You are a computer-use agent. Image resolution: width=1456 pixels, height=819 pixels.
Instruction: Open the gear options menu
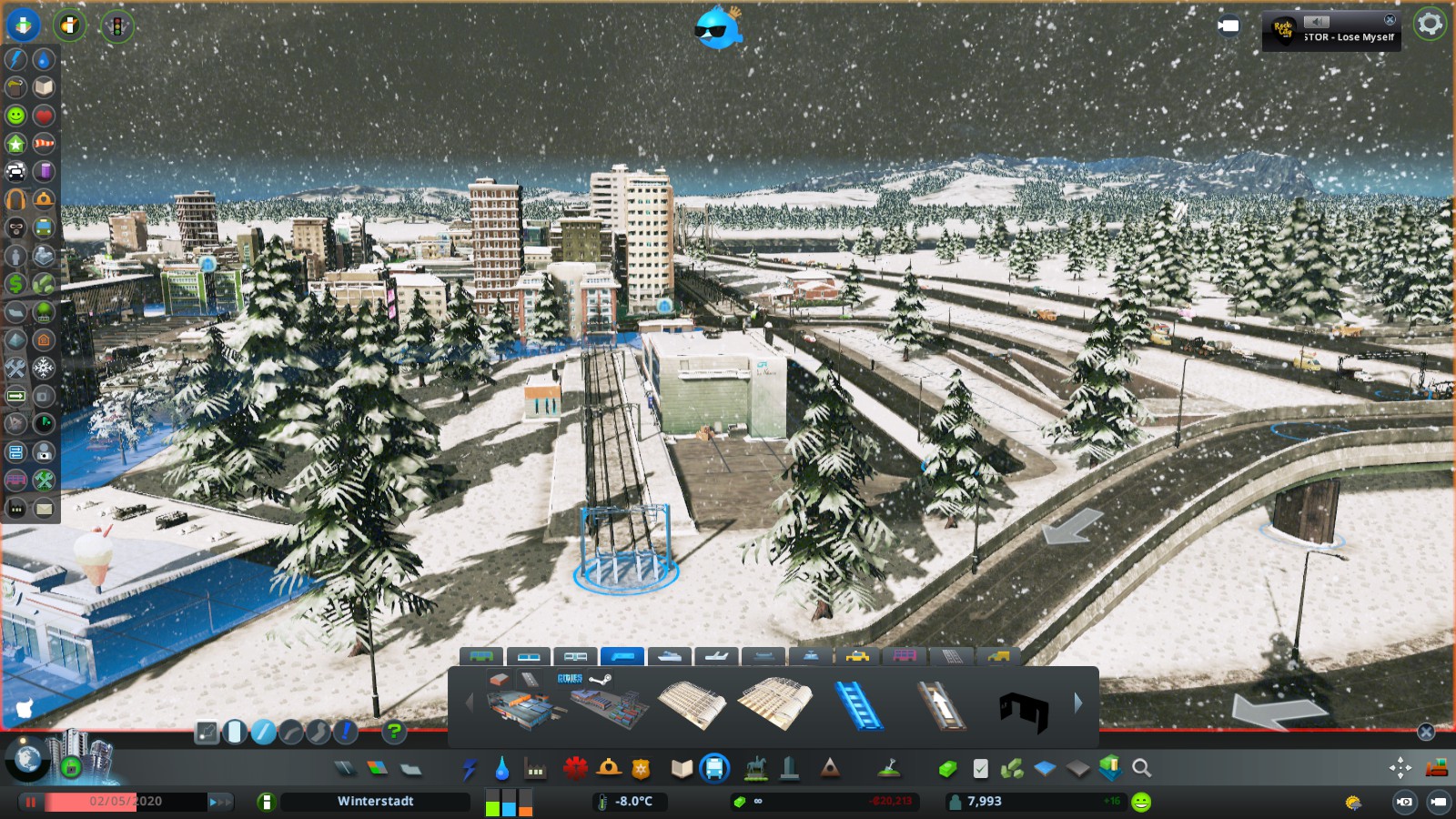pos(1430,25)
